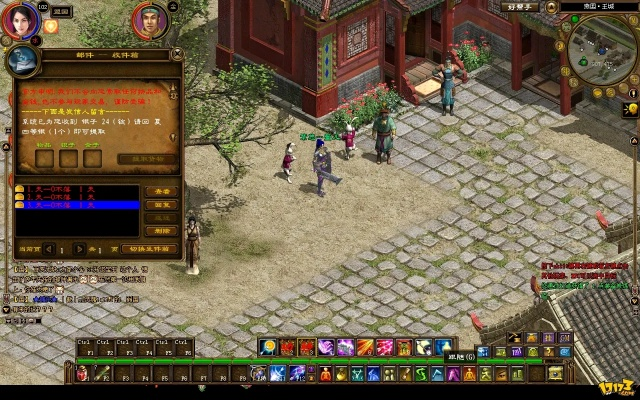The width and height of the screenshot is (640, 400).
Task: Click the mail scroll emblem icon
Action: pyautogui.click(x=22, y=62)
